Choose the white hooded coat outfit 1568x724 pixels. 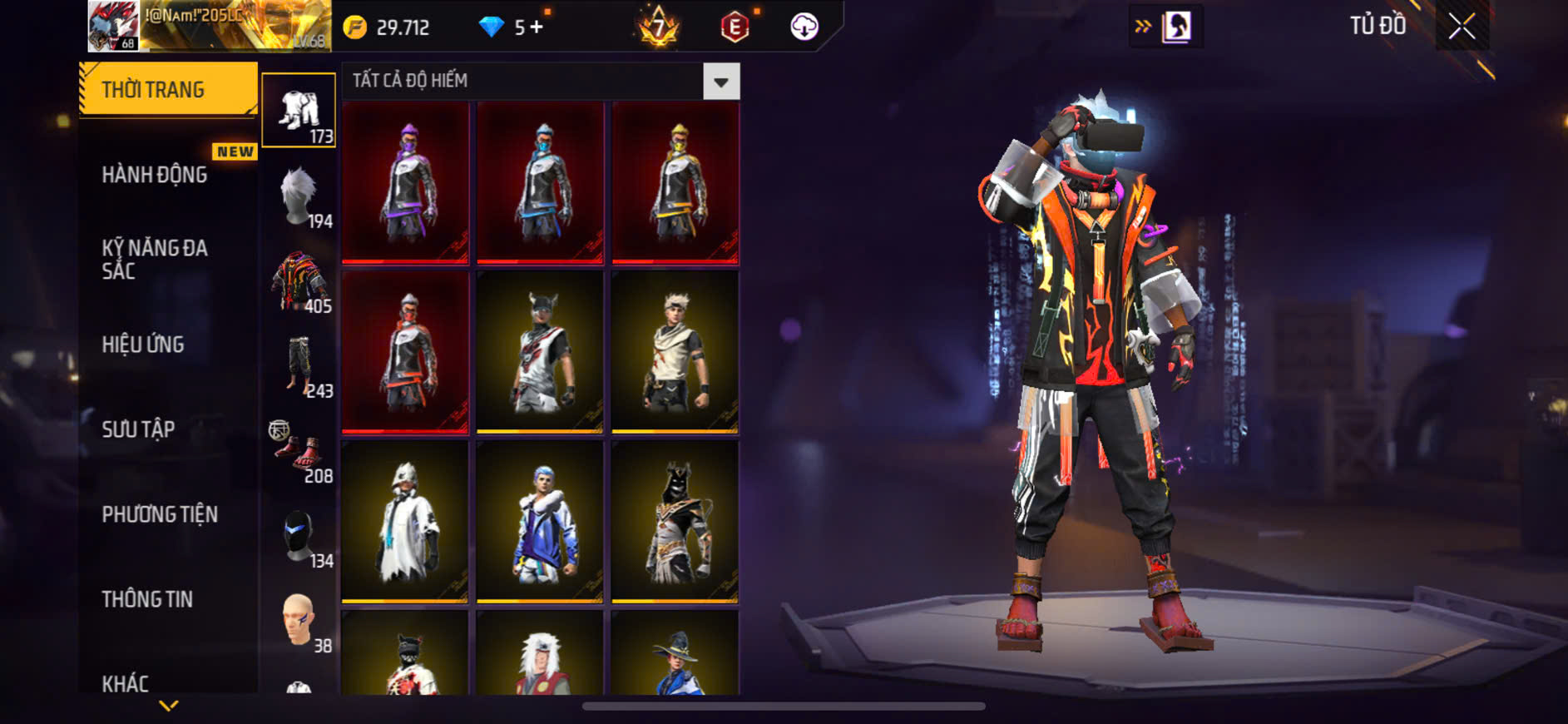pos(405,522)
